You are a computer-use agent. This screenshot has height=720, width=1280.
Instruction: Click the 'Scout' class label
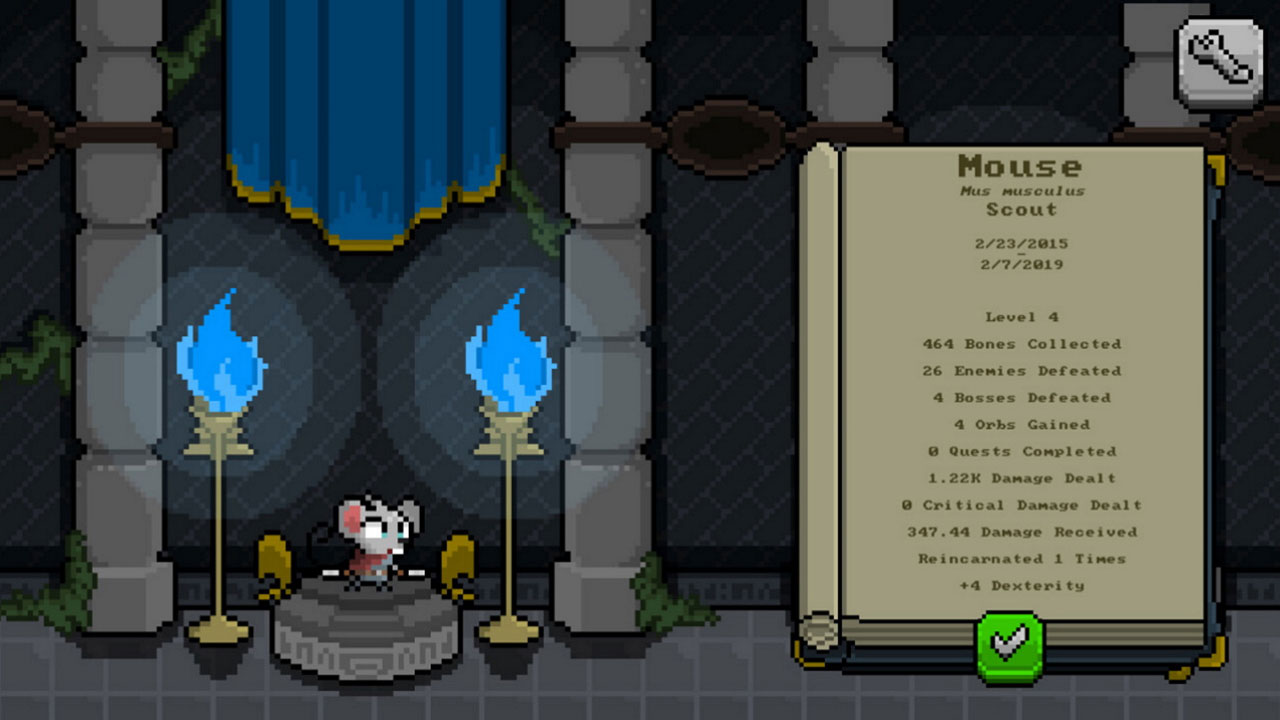pyautogui.click(x=1023, y=210)
